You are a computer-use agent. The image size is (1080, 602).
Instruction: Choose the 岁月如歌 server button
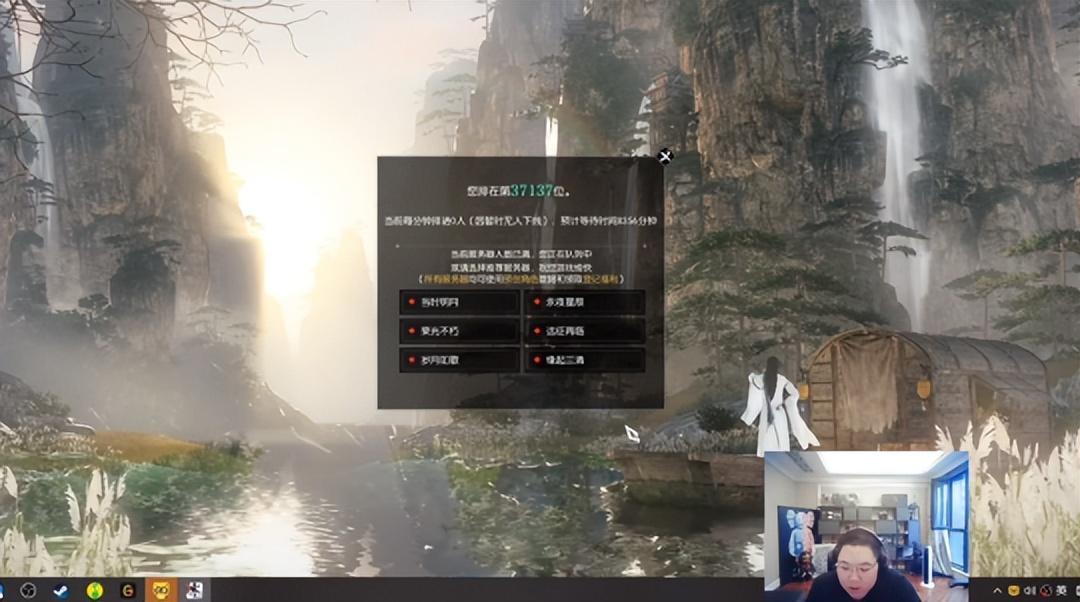(x=459, y=360)
